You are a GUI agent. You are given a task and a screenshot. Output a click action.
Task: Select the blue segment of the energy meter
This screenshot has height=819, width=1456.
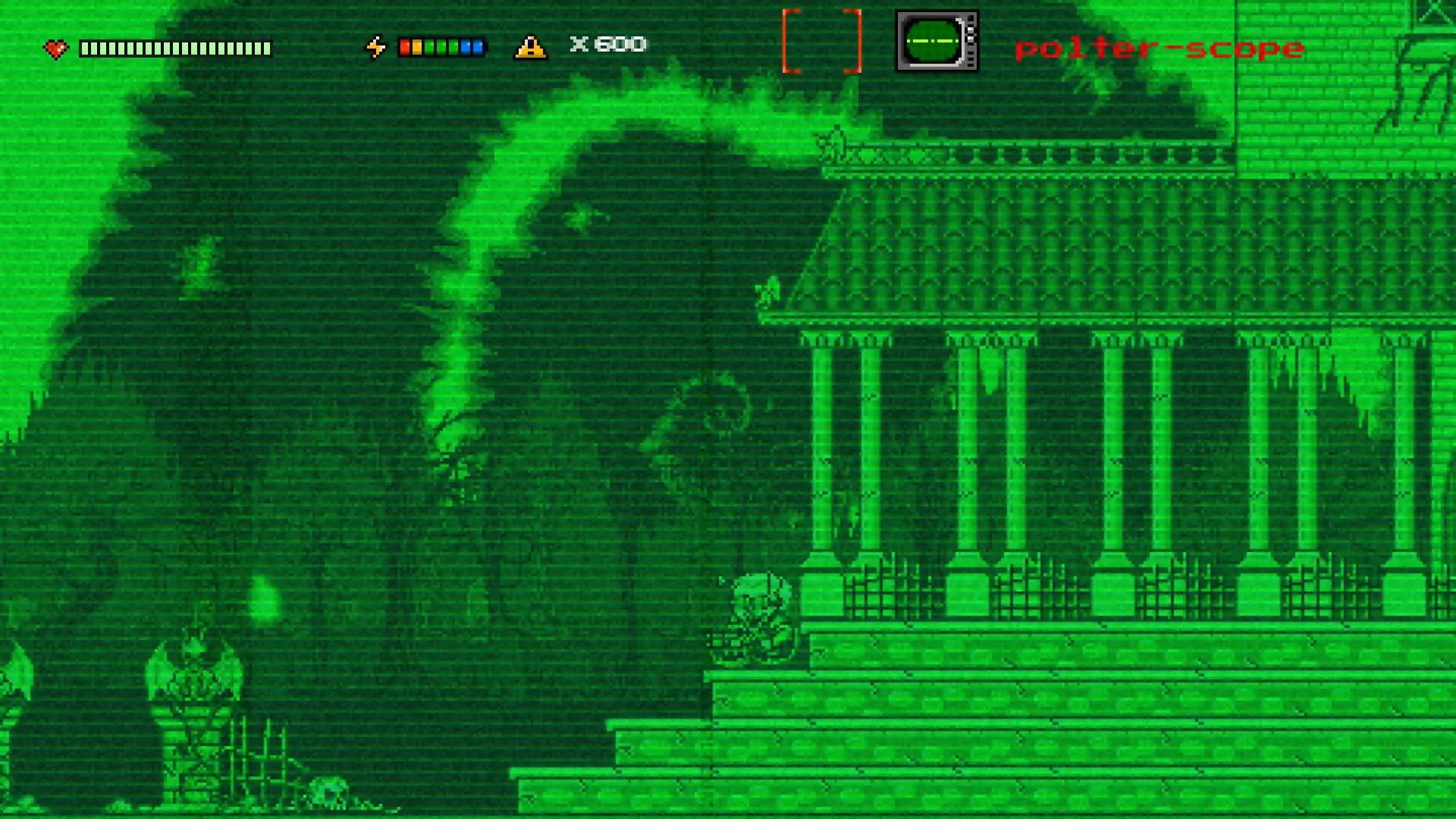tap(477, 46)
